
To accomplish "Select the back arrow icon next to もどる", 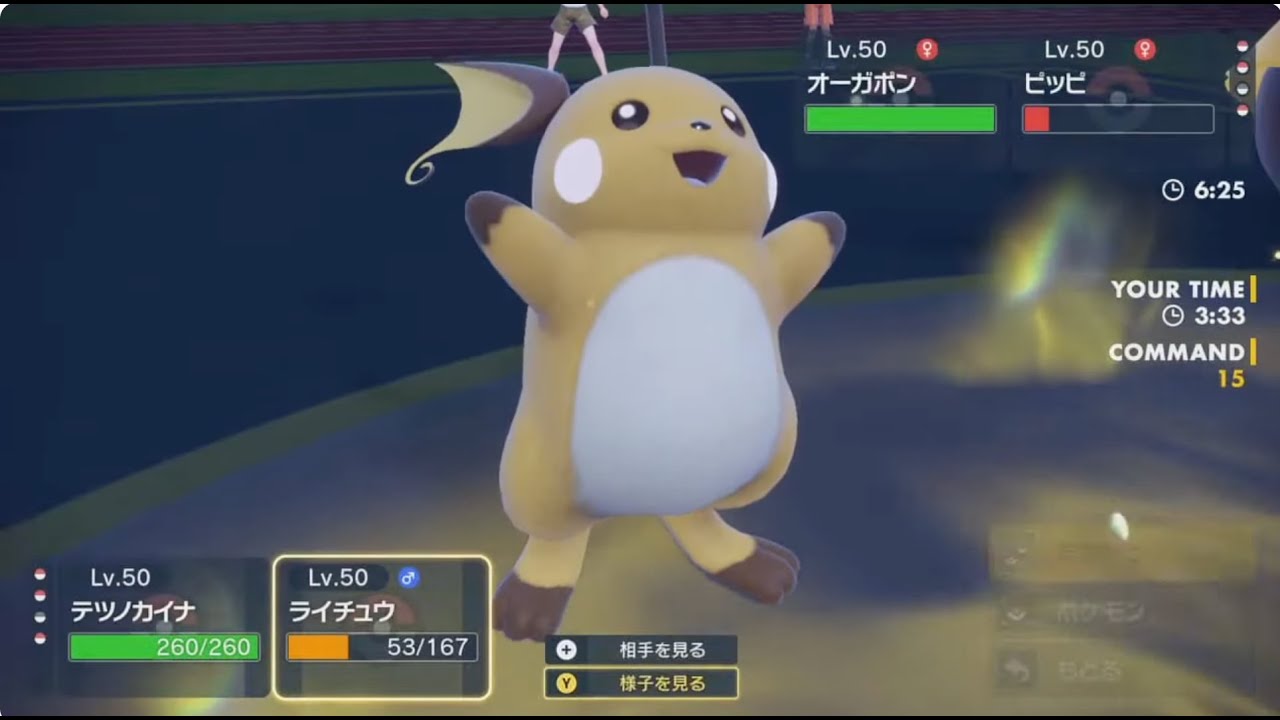I will tap(1016, 667).
